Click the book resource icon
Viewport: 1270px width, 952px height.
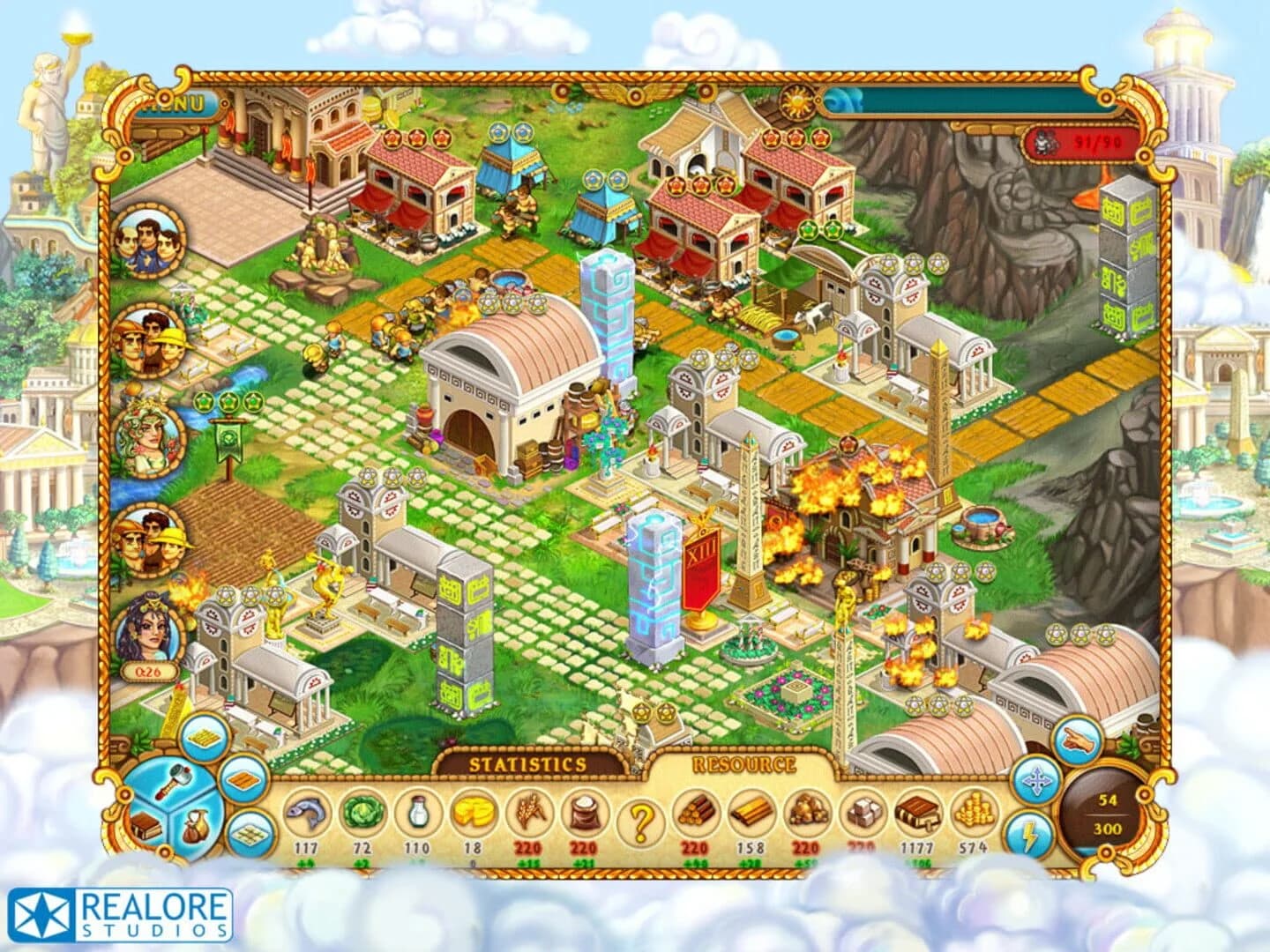coord(917,814)
